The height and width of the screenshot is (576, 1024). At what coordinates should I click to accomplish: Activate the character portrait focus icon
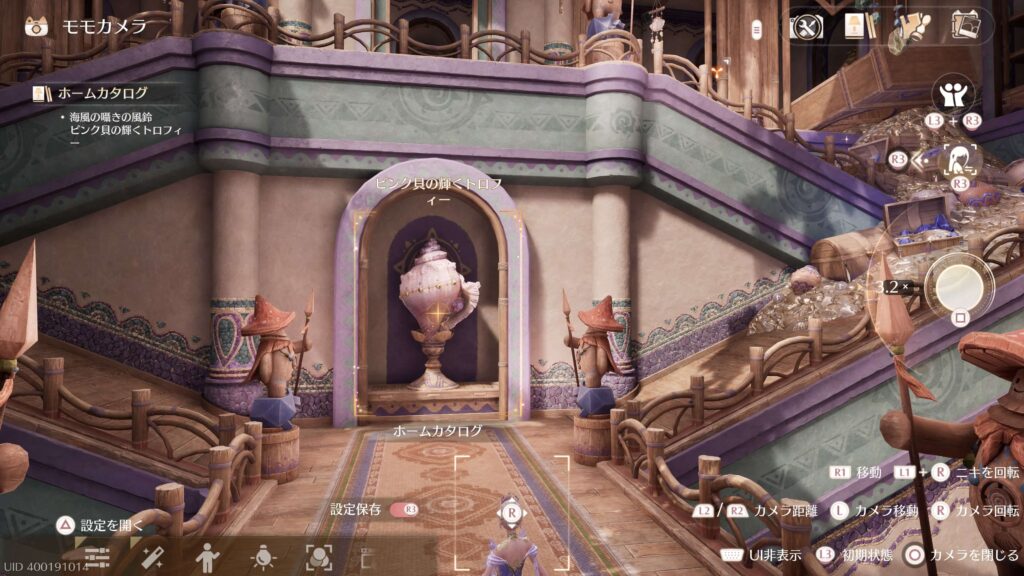(x=961, y=158)
